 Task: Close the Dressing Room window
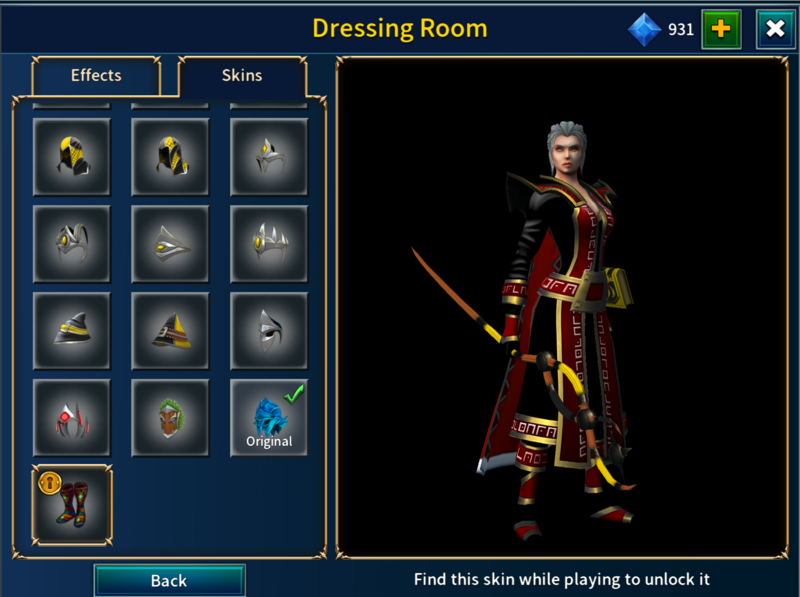pos(775,29)
